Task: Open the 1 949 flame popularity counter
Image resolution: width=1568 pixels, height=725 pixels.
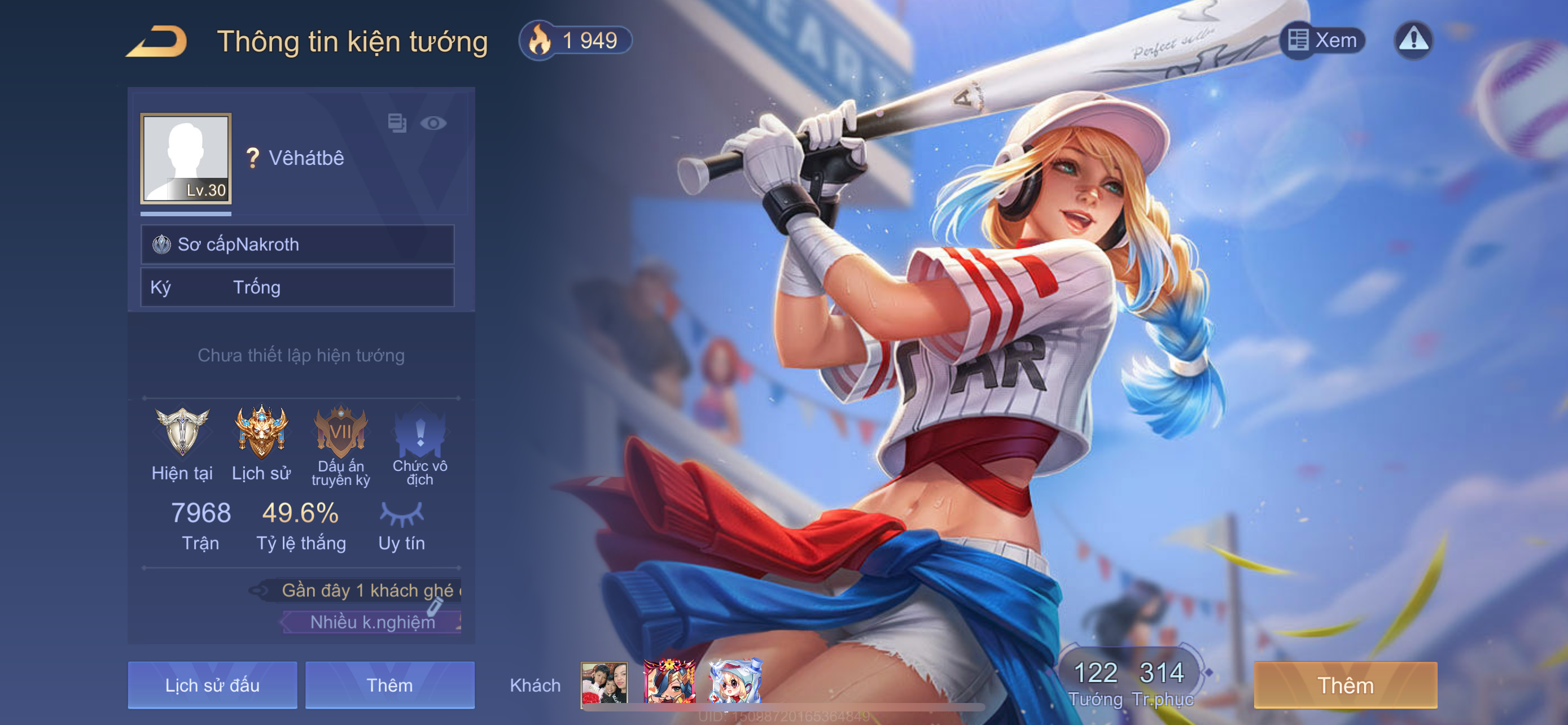Action: coord(575,41)
